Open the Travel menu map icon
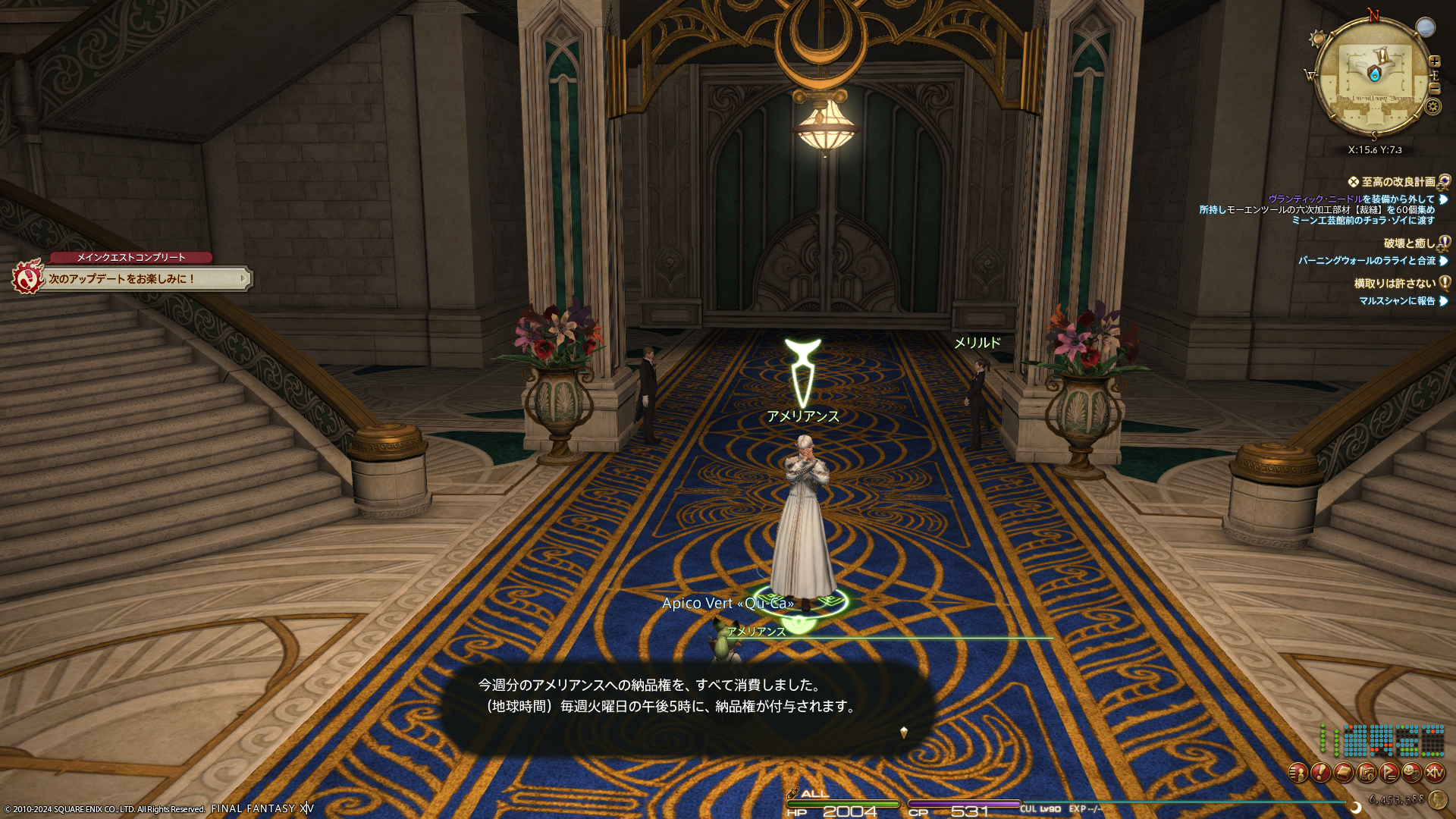 (1367, 773)
